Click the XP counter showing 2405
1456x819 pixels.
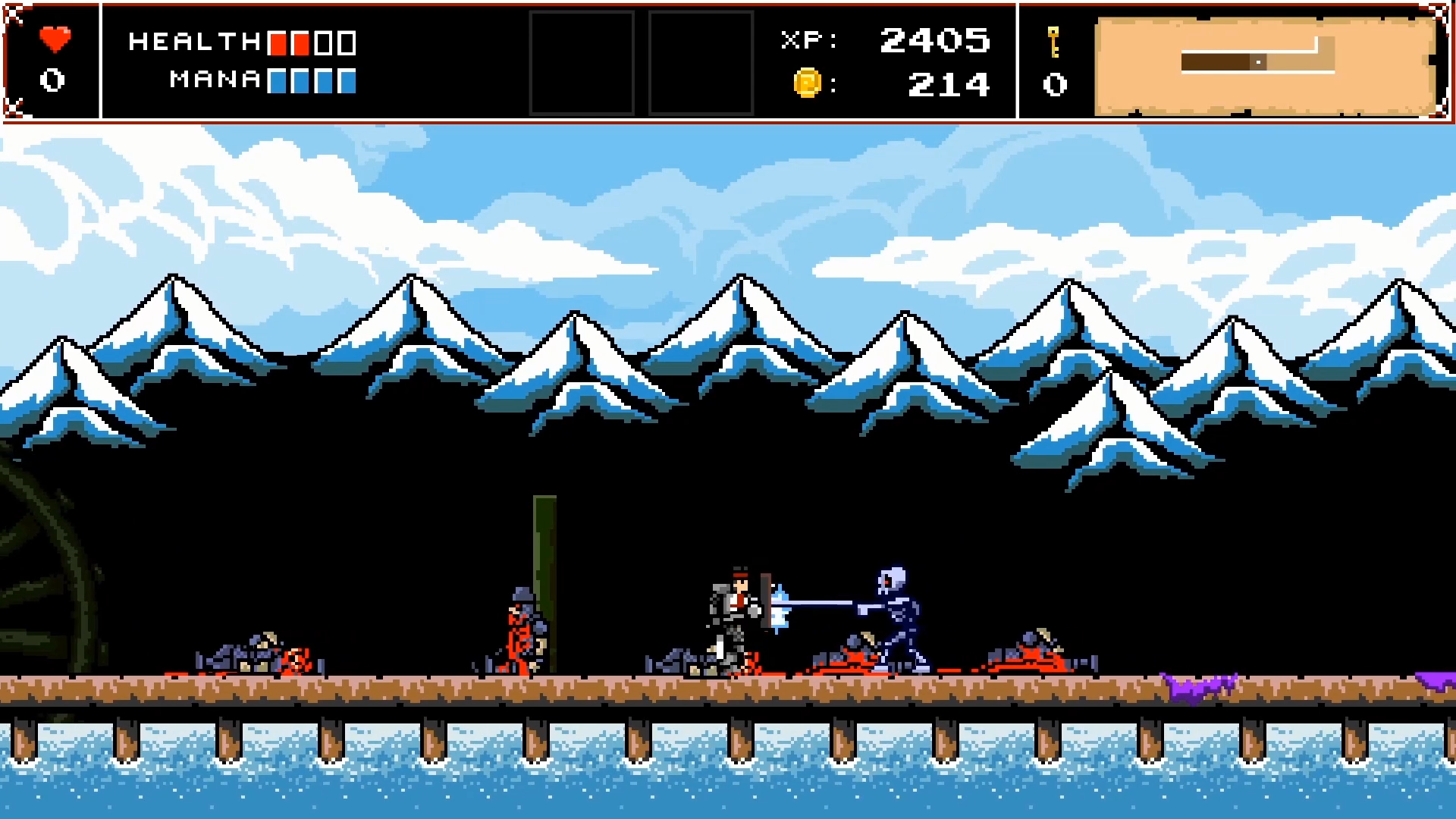(937, 42)
